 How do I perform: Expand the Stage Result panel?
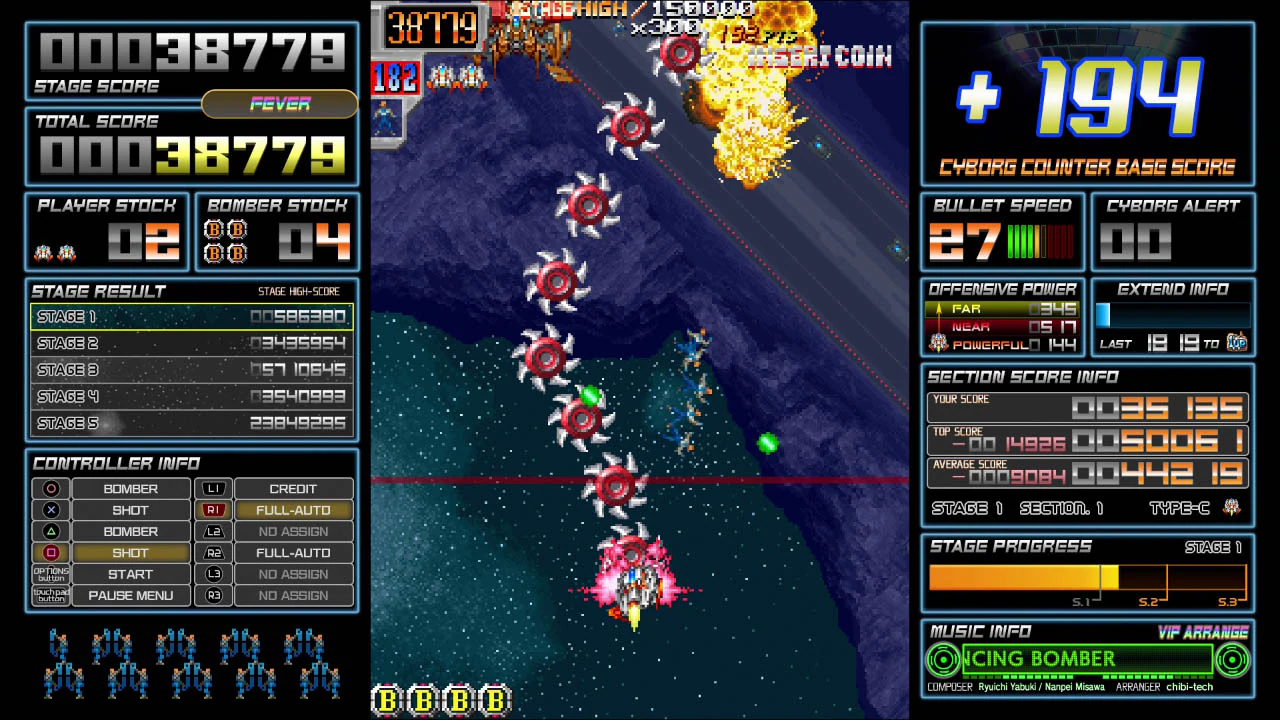tap(99, 291)
